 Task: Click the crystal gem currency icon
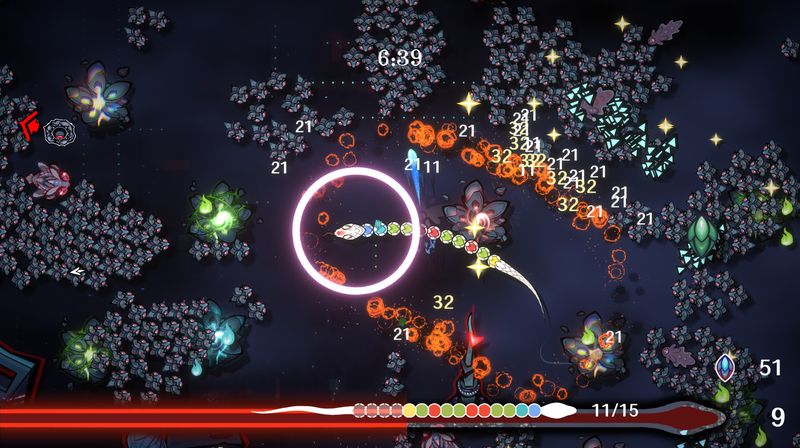coord(725,368)
